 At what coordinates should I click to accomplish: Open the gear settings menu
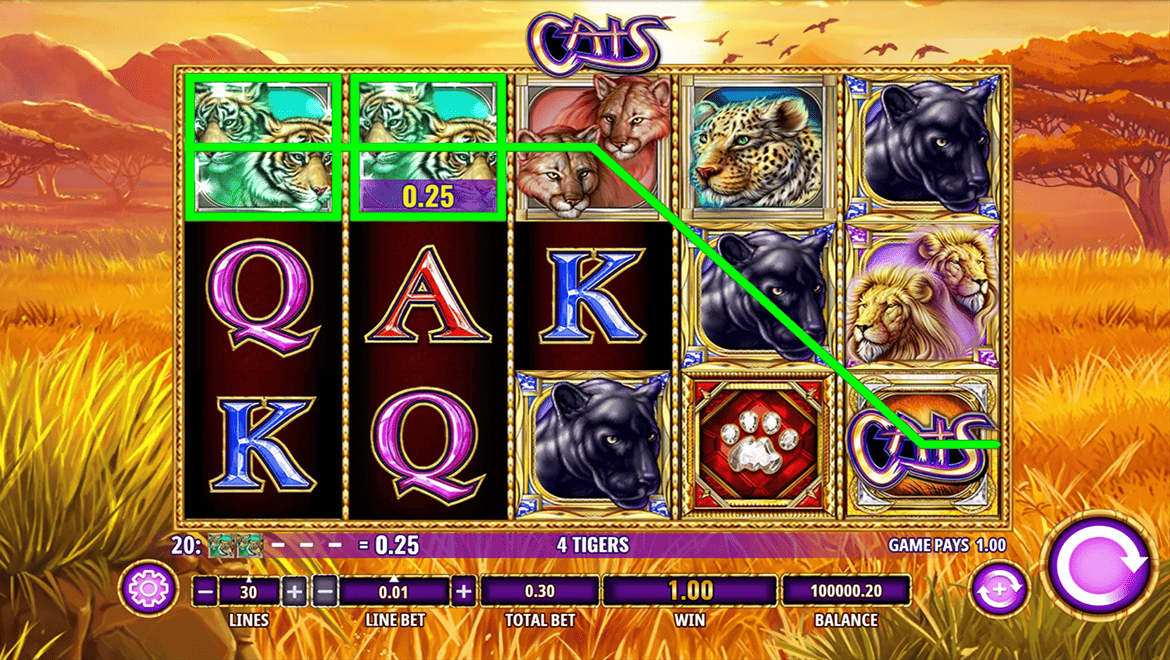click(x=148, y=589)
